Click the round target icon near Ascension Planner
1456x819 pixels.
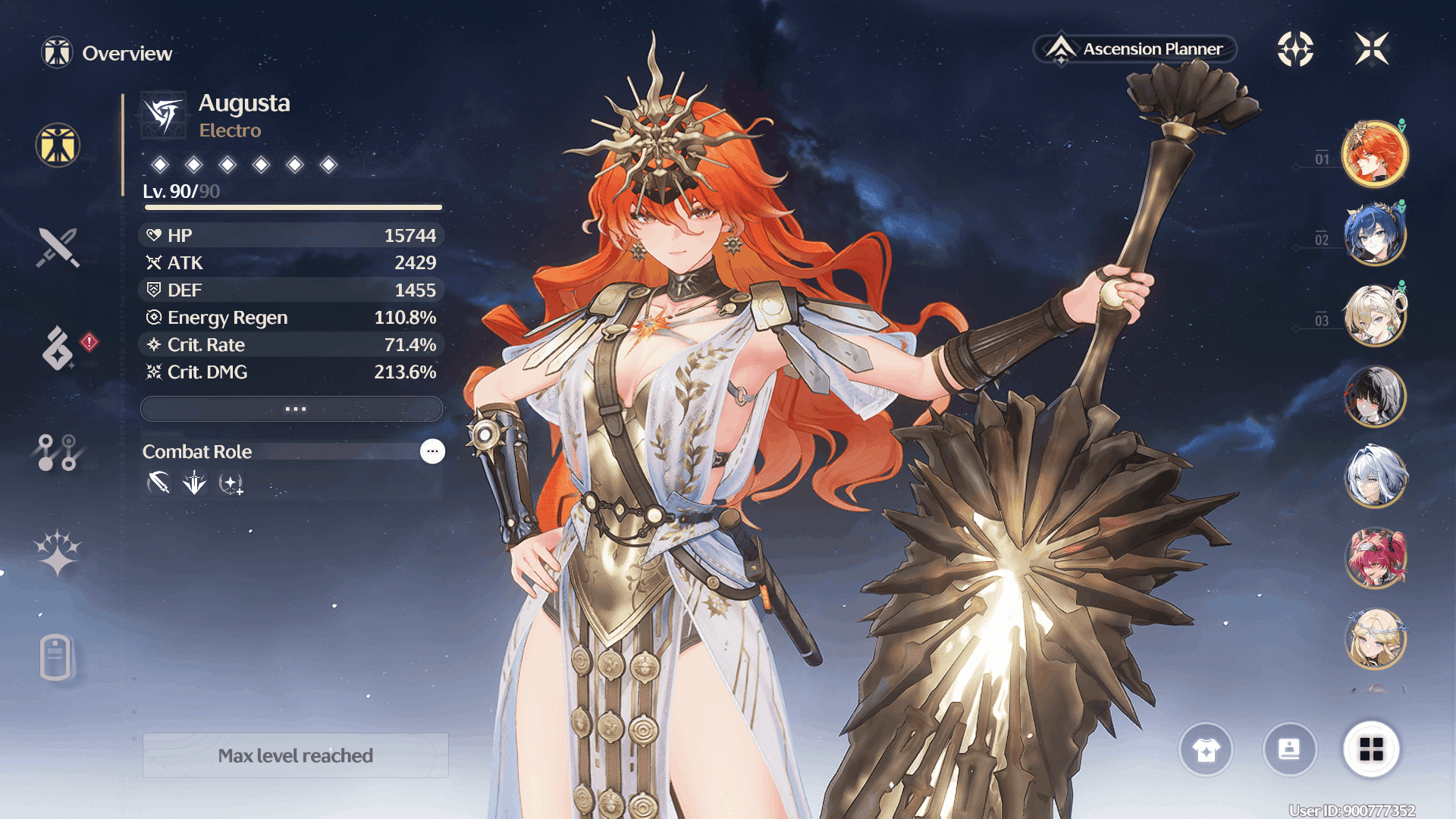click(1295, 49)
